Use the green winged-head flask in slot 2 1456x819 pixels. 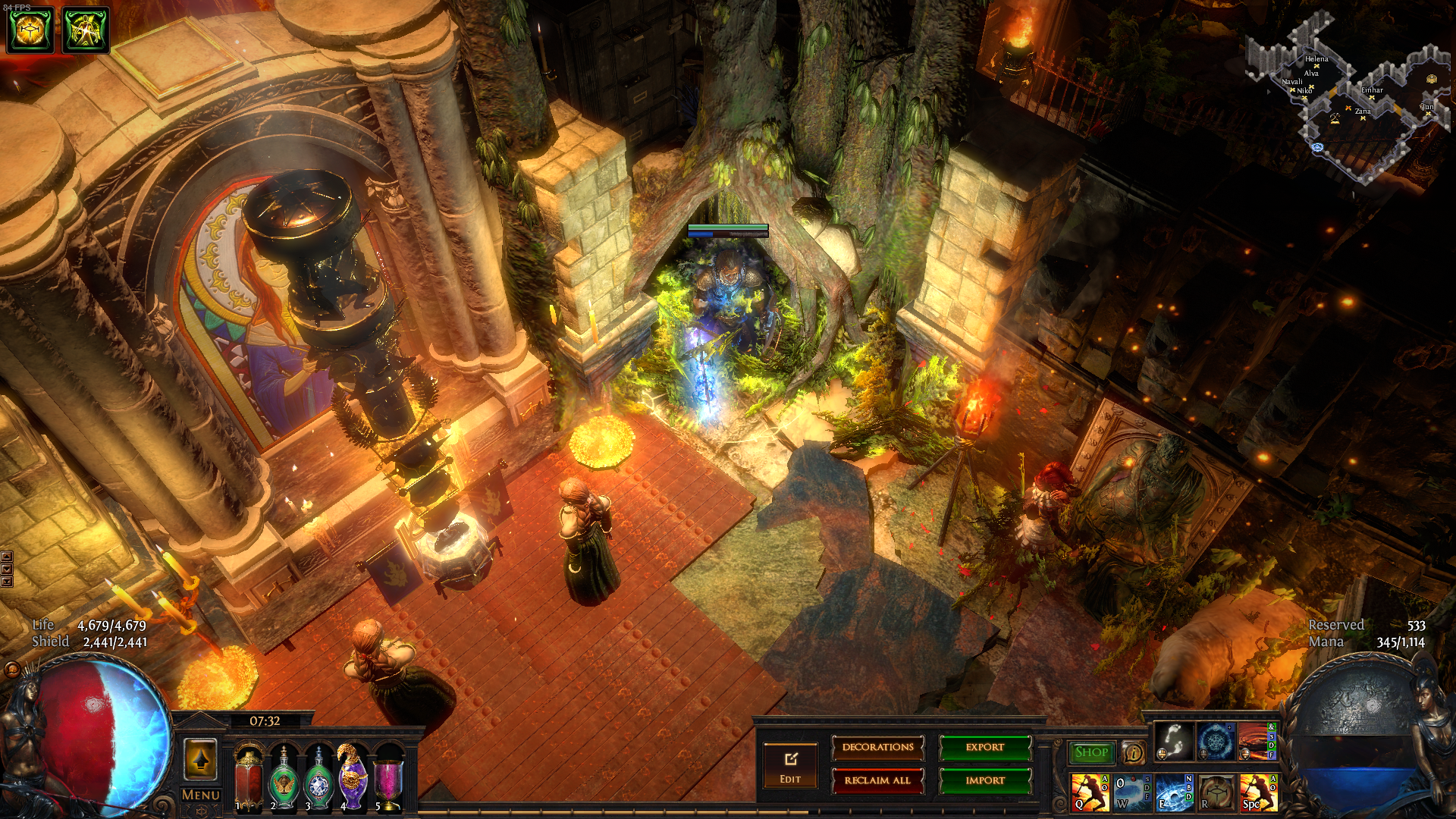coord(284,779)
